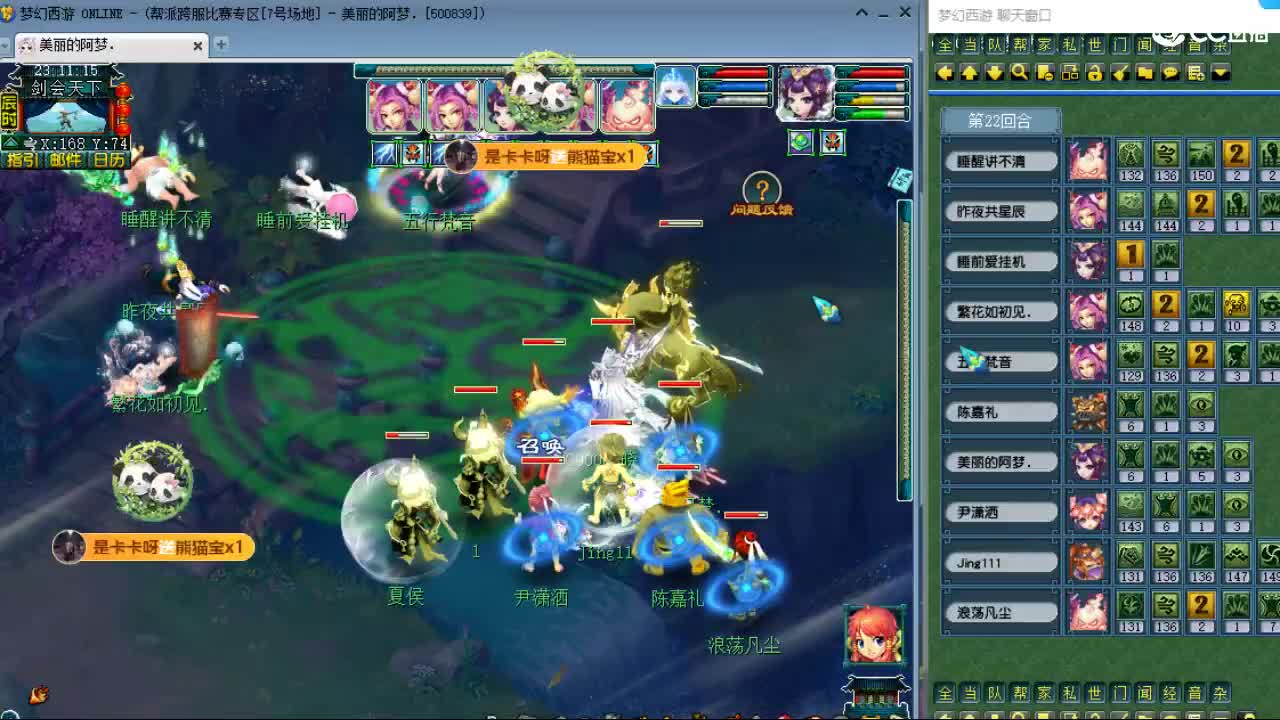
Task: Click the lock icon in the chat toolbar
Action: pyautogui.click(x=1096, y=72)
